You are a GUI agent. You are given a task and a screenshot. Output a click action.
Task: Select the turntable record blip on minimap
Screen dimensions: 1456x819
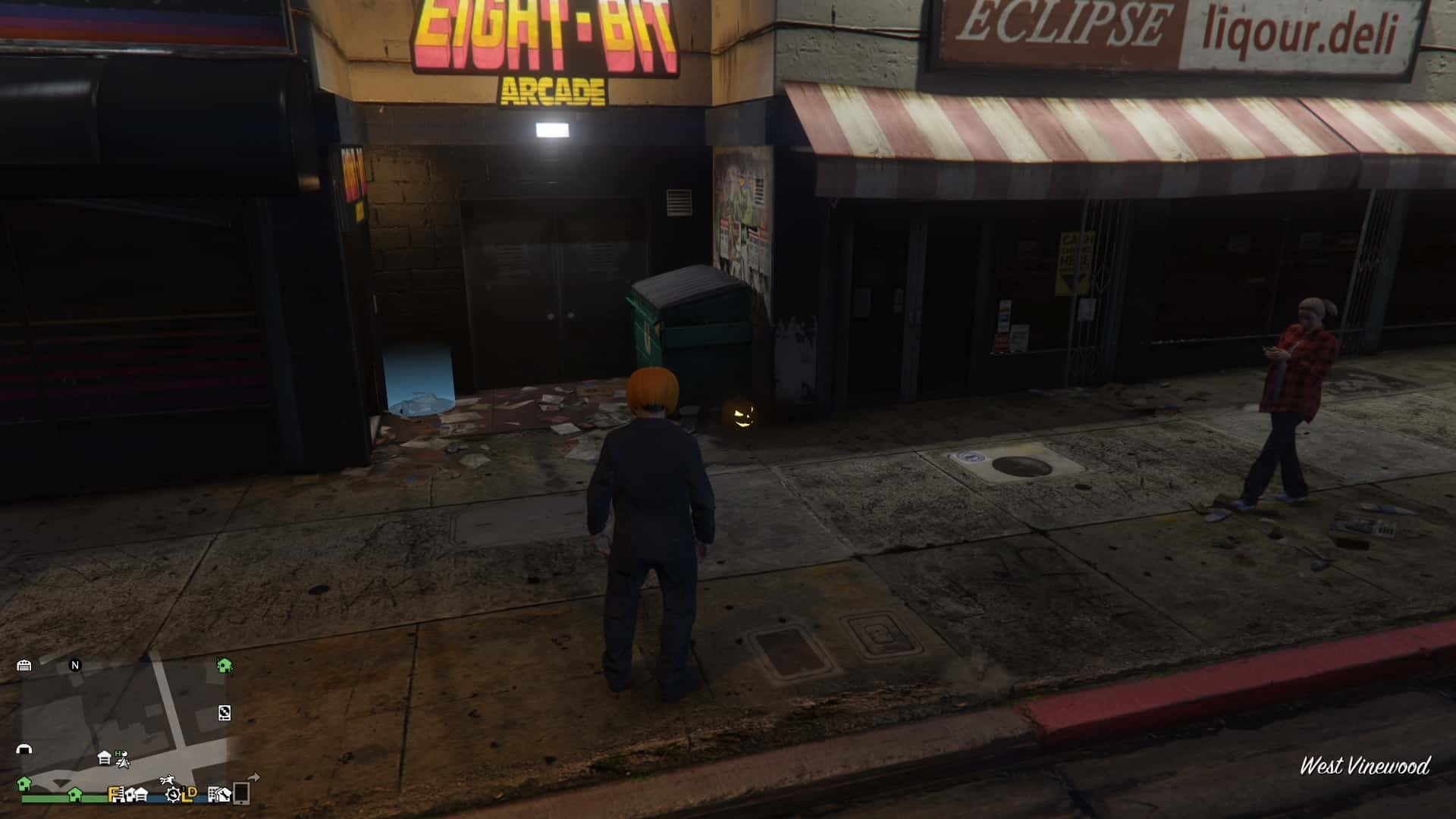(x=224, y=712)
